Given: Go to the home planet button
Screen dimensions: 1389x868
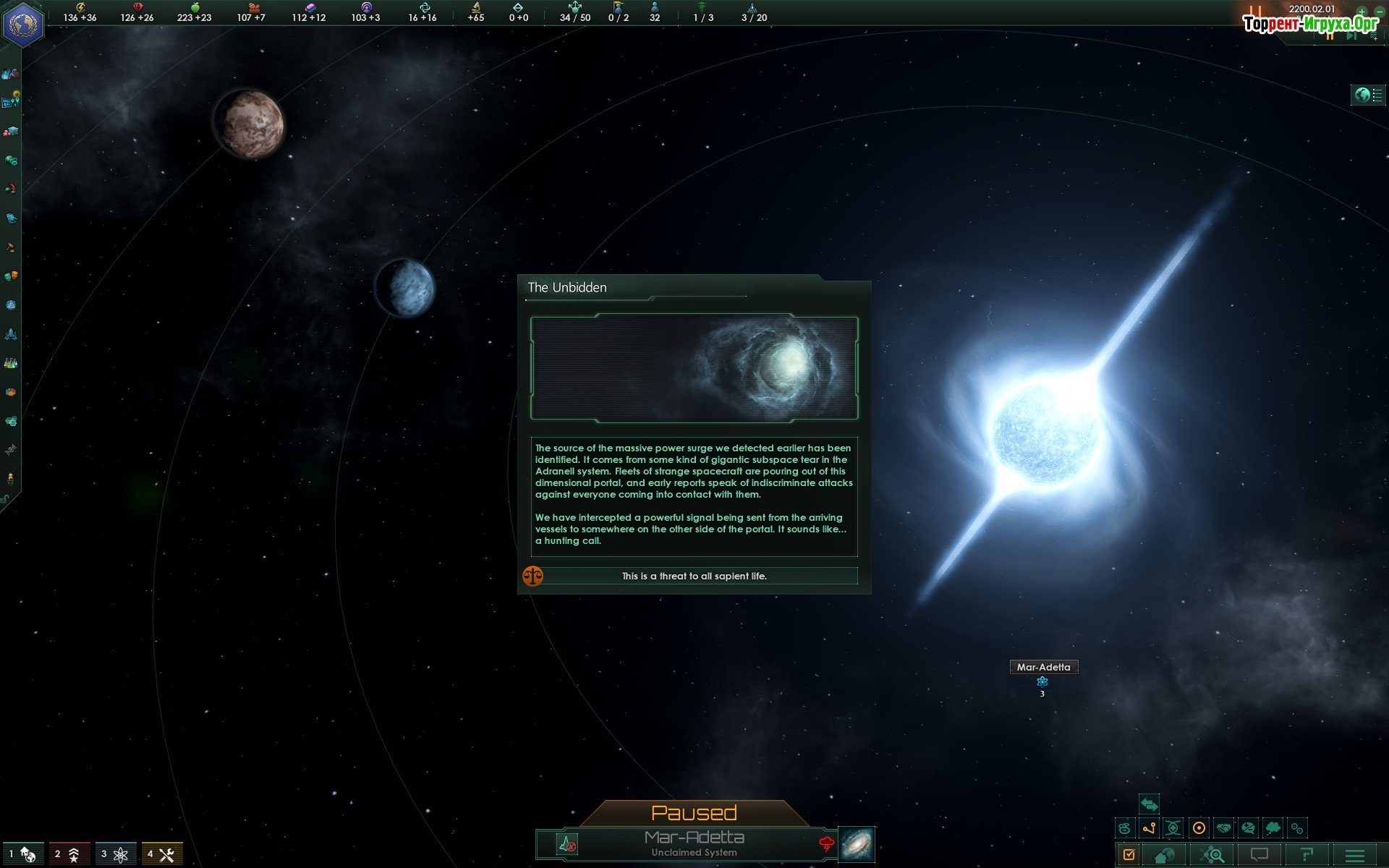Looking at the screenshot, I should click(1164, 855).
